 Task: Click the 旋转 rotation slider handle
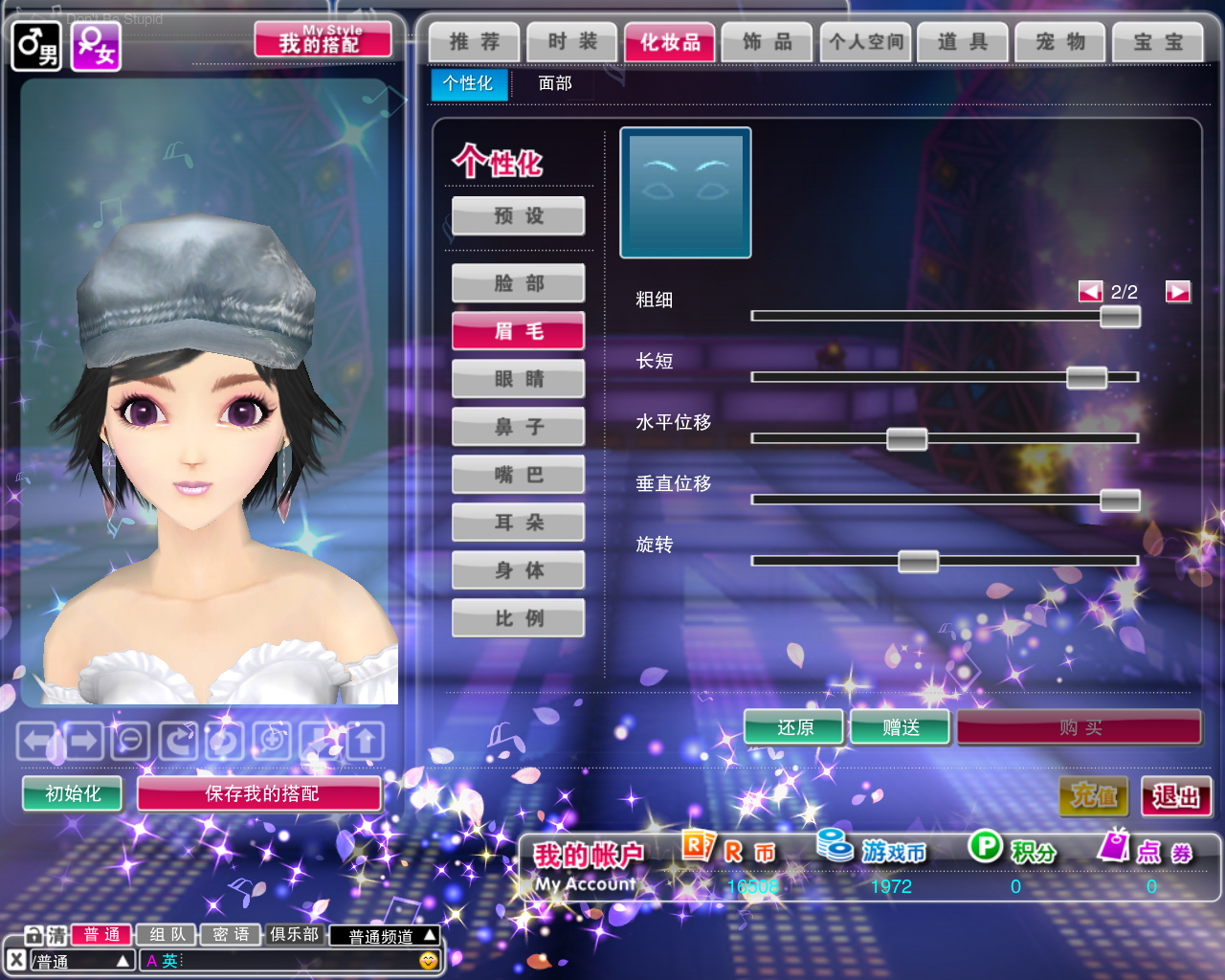(918, 561)
